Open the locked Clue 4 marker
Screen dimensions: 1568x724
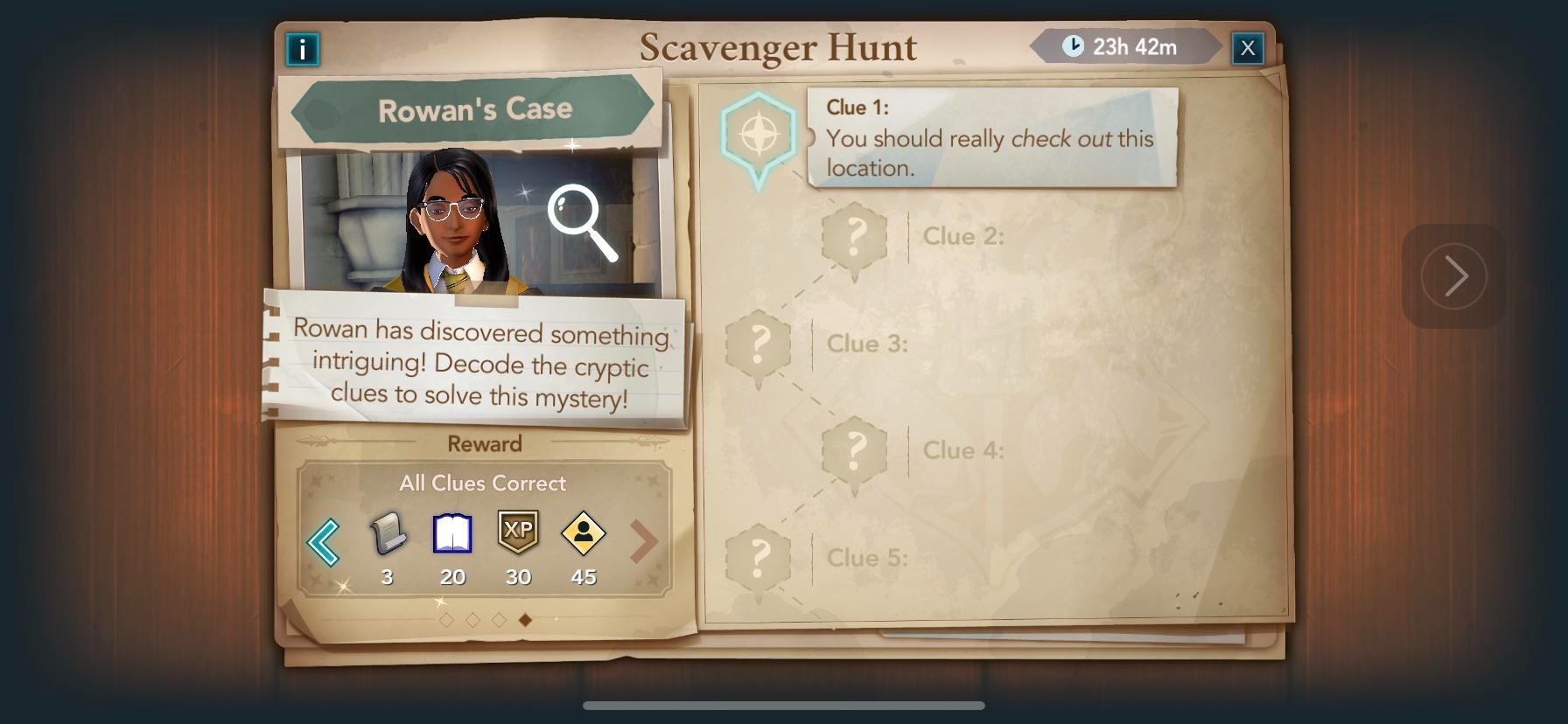(x=855, y=451)
